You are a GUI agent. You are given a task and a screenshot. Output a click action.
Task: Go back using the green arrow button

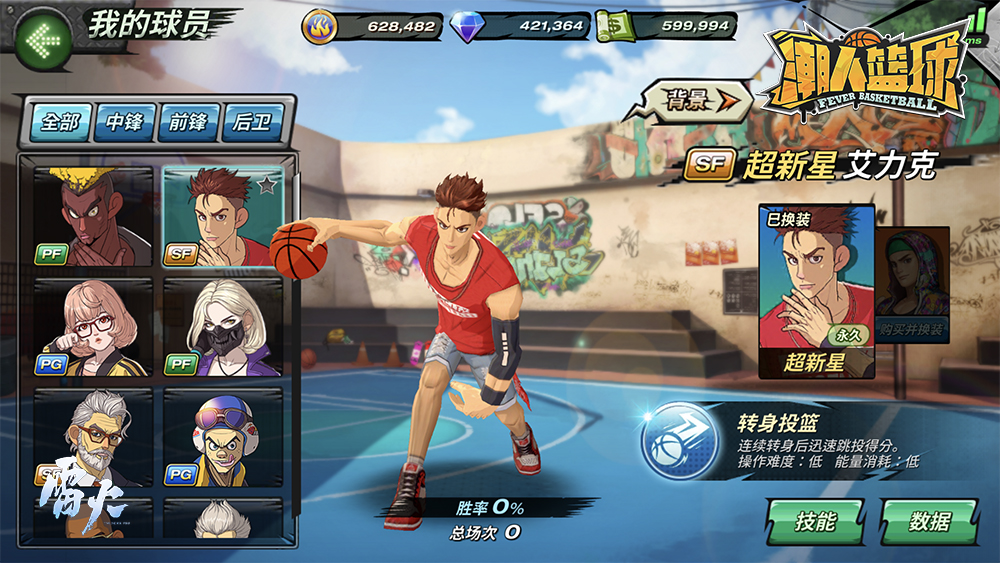click(42, 41)
